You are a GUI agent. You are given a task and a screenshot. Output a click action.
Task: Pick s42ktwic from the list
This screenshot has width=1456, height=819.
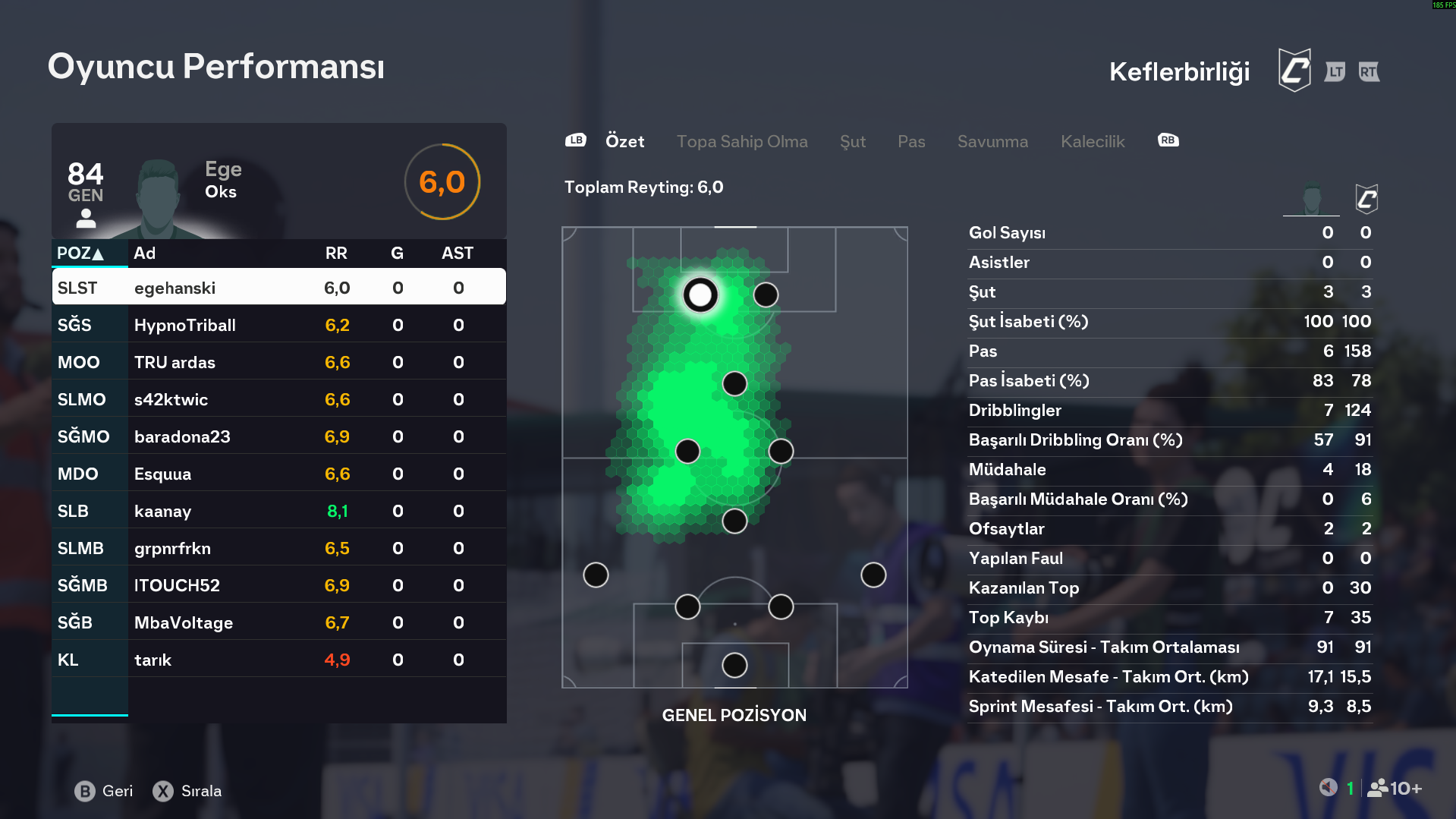(x=278, y=399)
